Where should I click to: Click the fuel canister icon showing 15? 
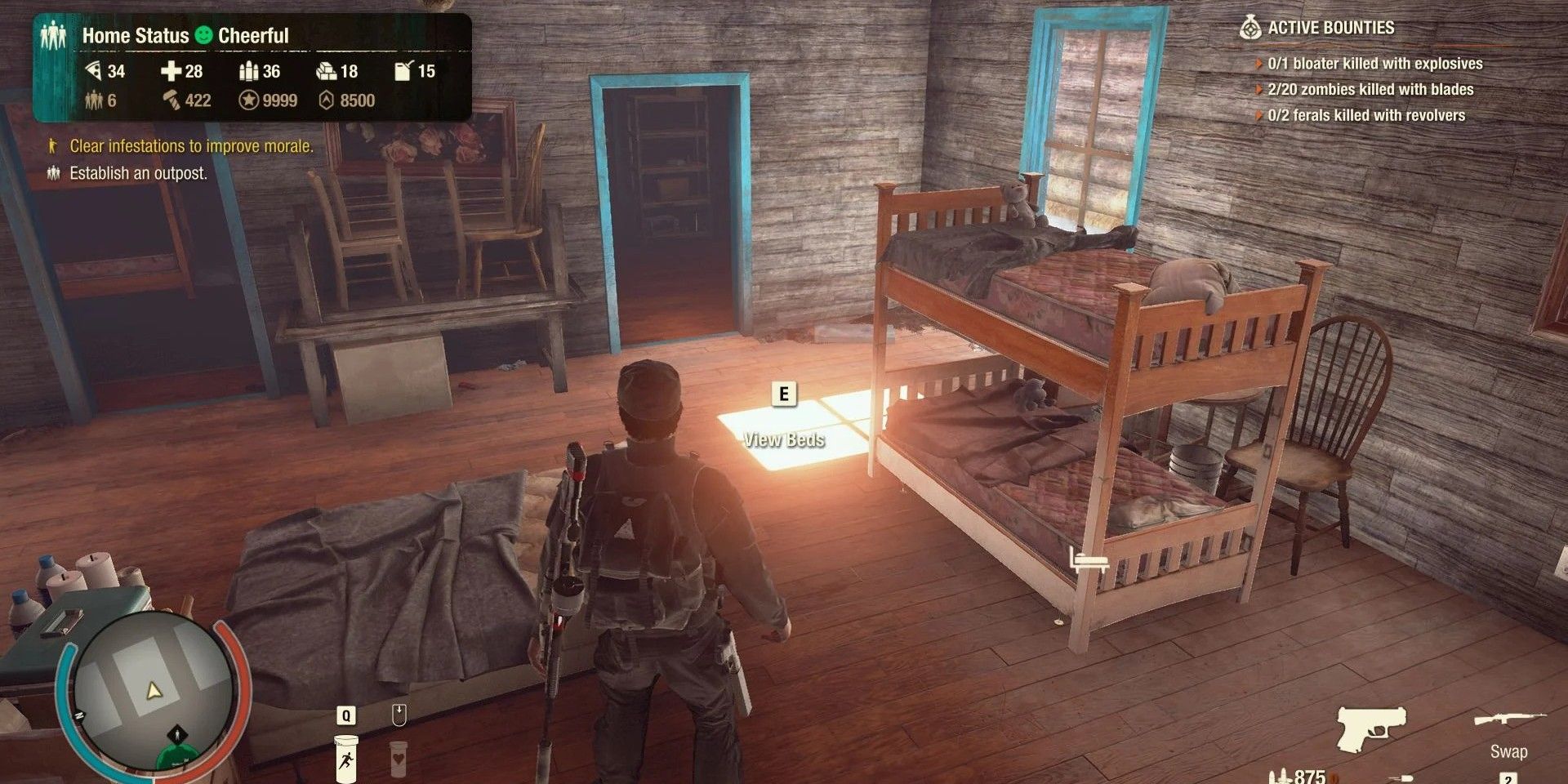[403, 72]
